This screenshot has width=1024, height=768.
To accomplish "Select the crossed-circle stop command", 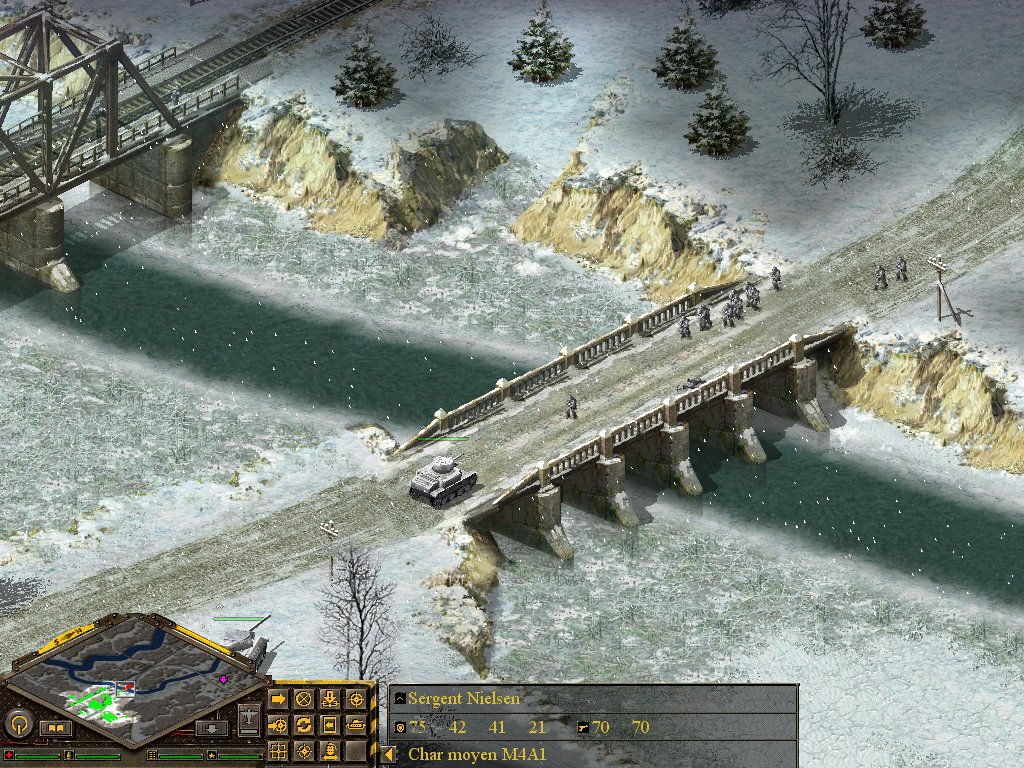I will pyautogui.click(x=304, y=699).
